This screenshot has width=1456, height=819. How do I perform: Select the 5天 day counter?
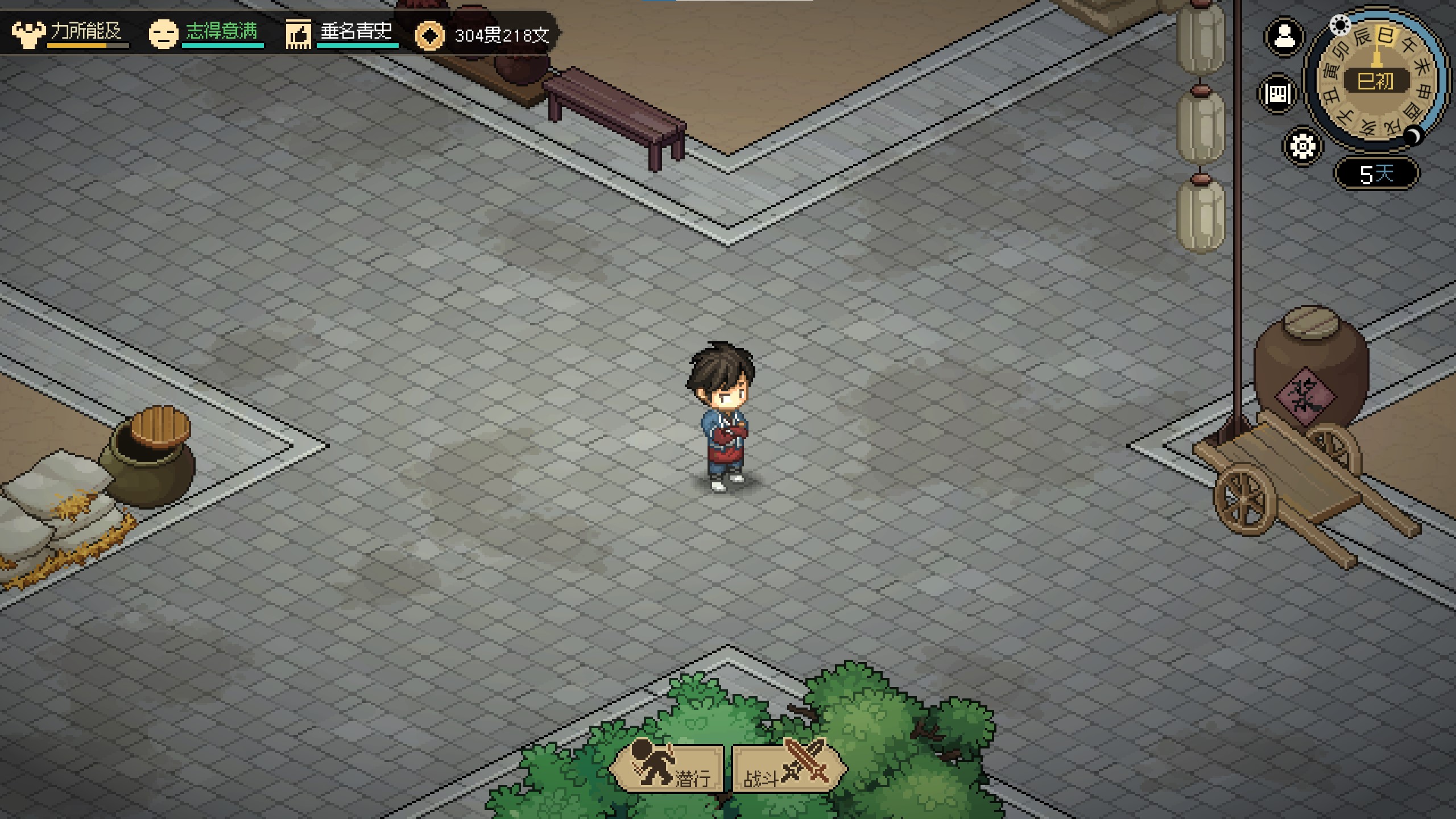pyautogui.click(x=1376, y=173)
